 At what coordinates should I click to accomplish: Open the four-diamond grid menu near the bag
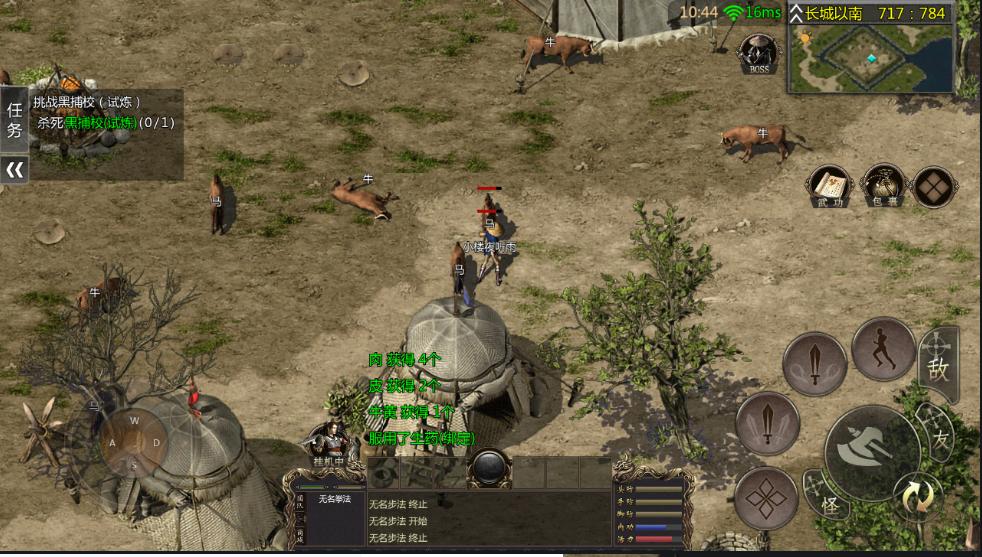[933, 186]
